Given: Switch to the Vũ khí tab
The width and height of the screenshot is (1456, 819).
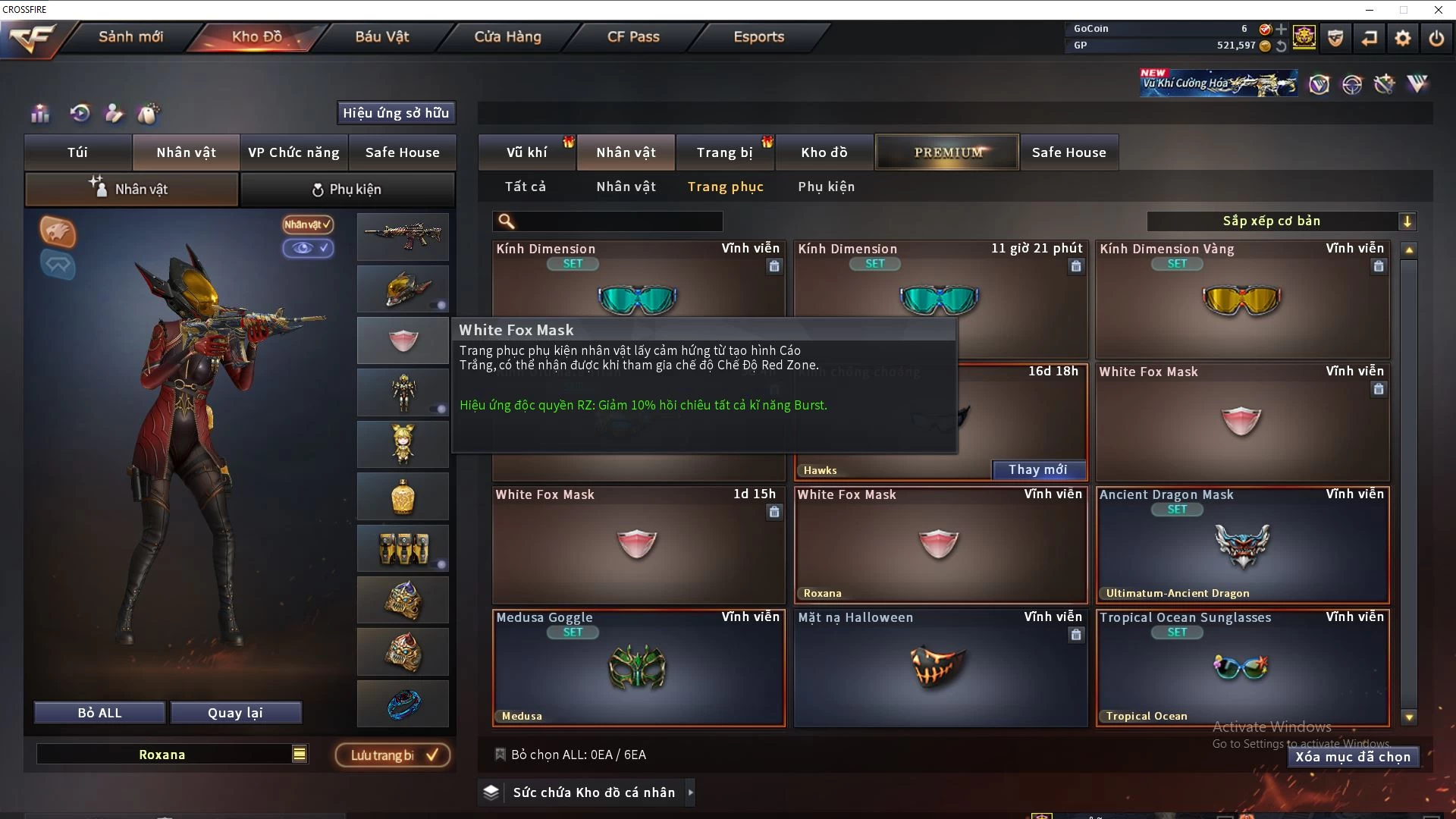Looking at the screenshot, I should 527,152.
